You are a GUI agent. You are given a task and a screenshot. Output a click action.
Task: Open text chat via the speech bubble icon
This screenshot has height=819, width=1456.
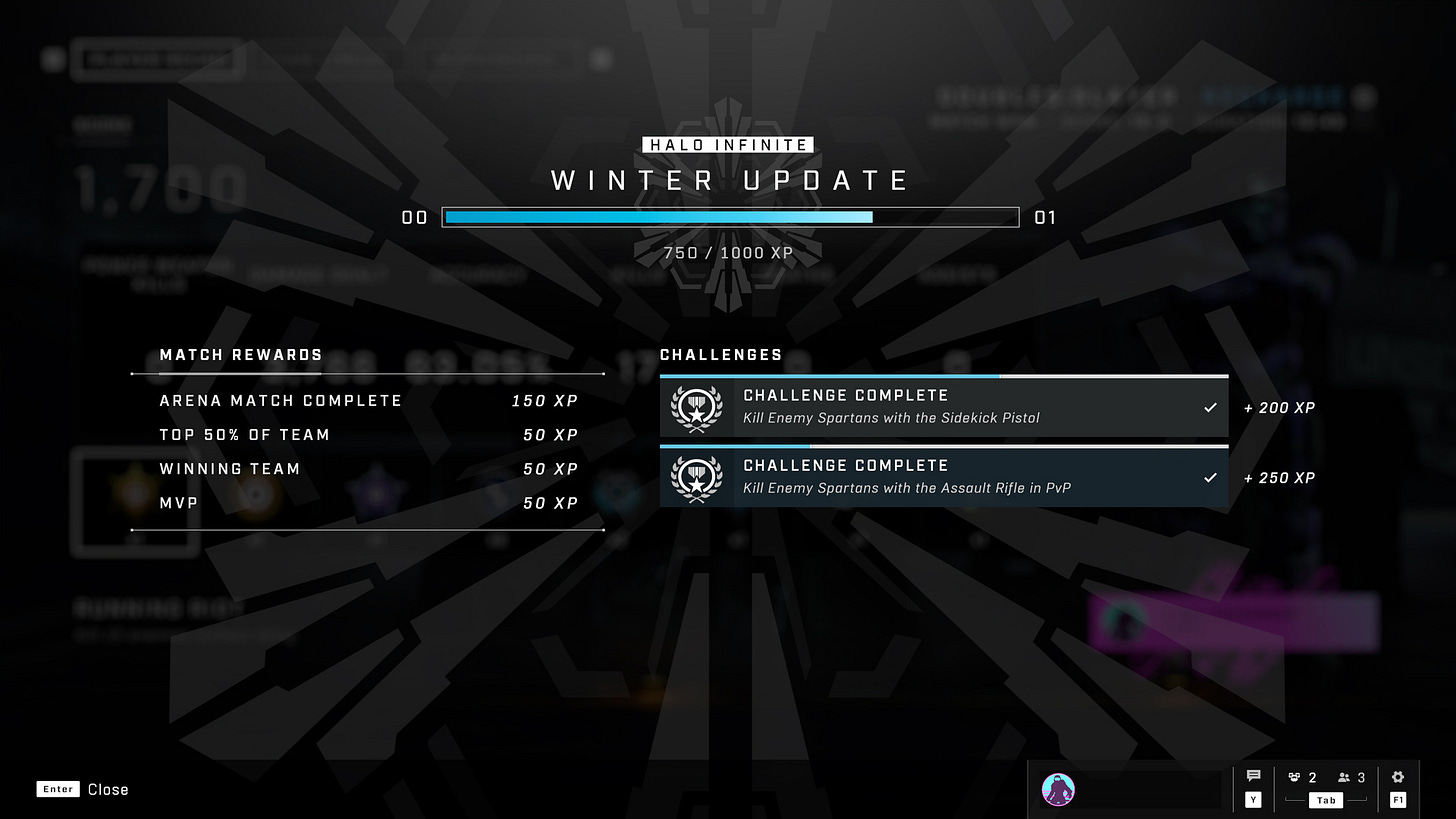1253,775
